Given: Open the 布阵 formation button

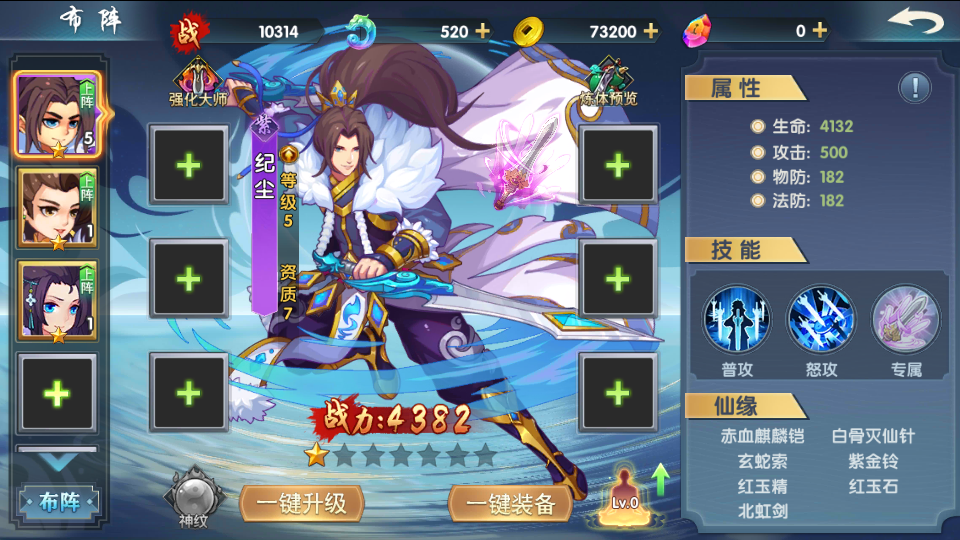Looking at the screenshot, I should (x=58, y=502).
